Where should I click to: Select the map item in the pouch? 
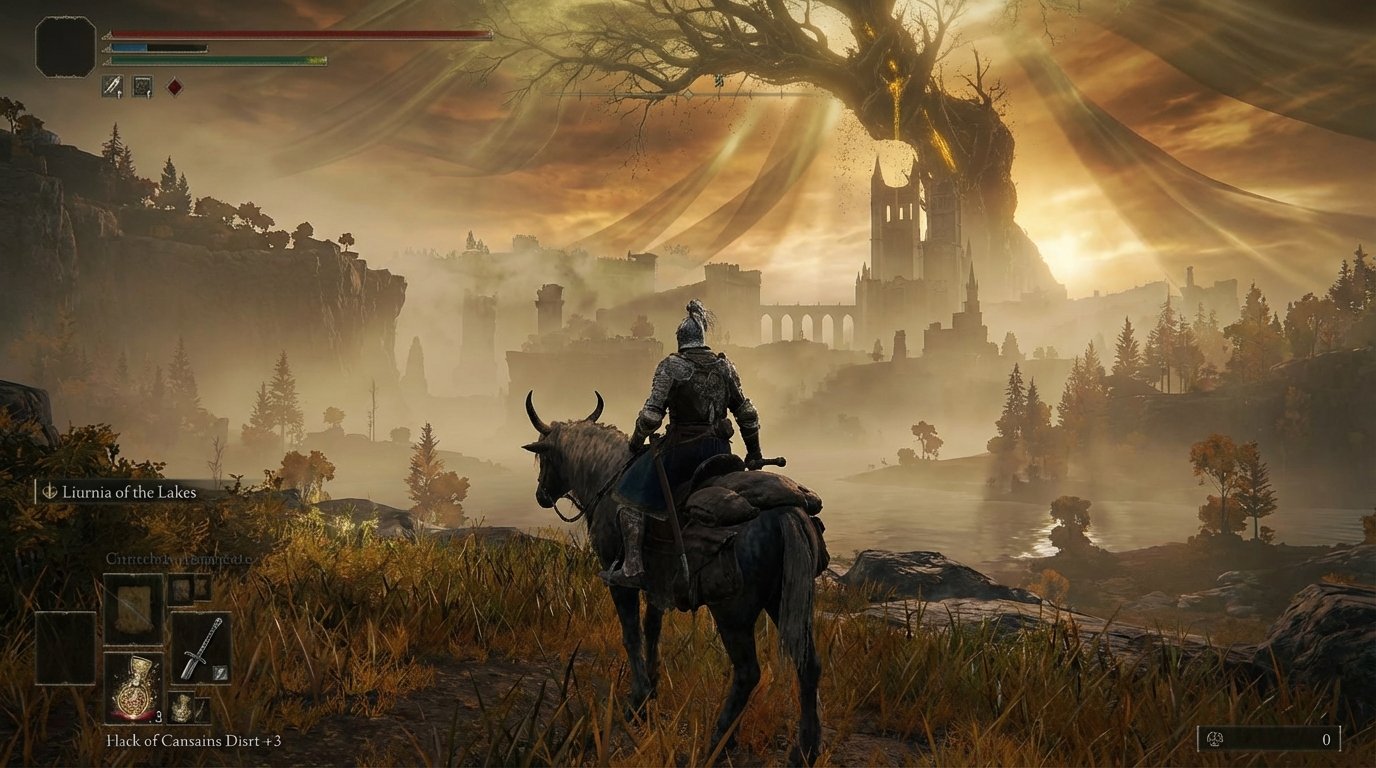point(134,606)
